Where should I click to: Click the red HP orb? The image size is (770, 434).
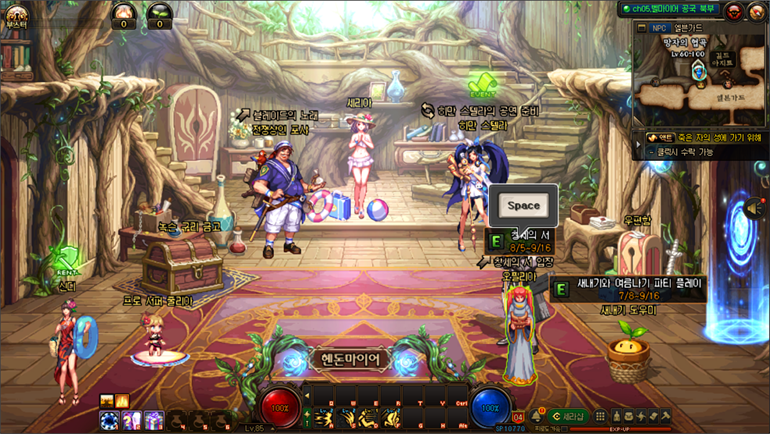[x=280, y=408]
